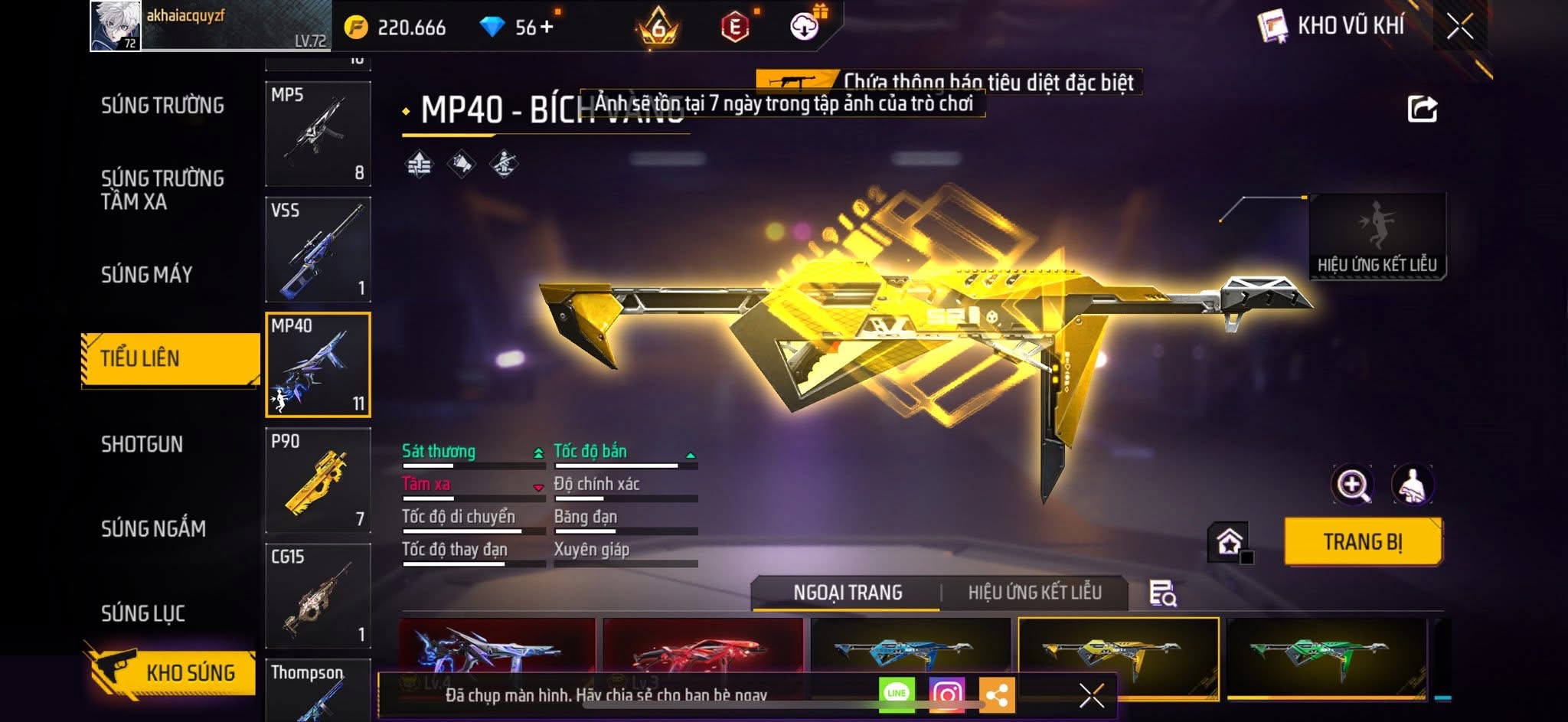Add diamonds with the plus button

[x=547, y=28]
